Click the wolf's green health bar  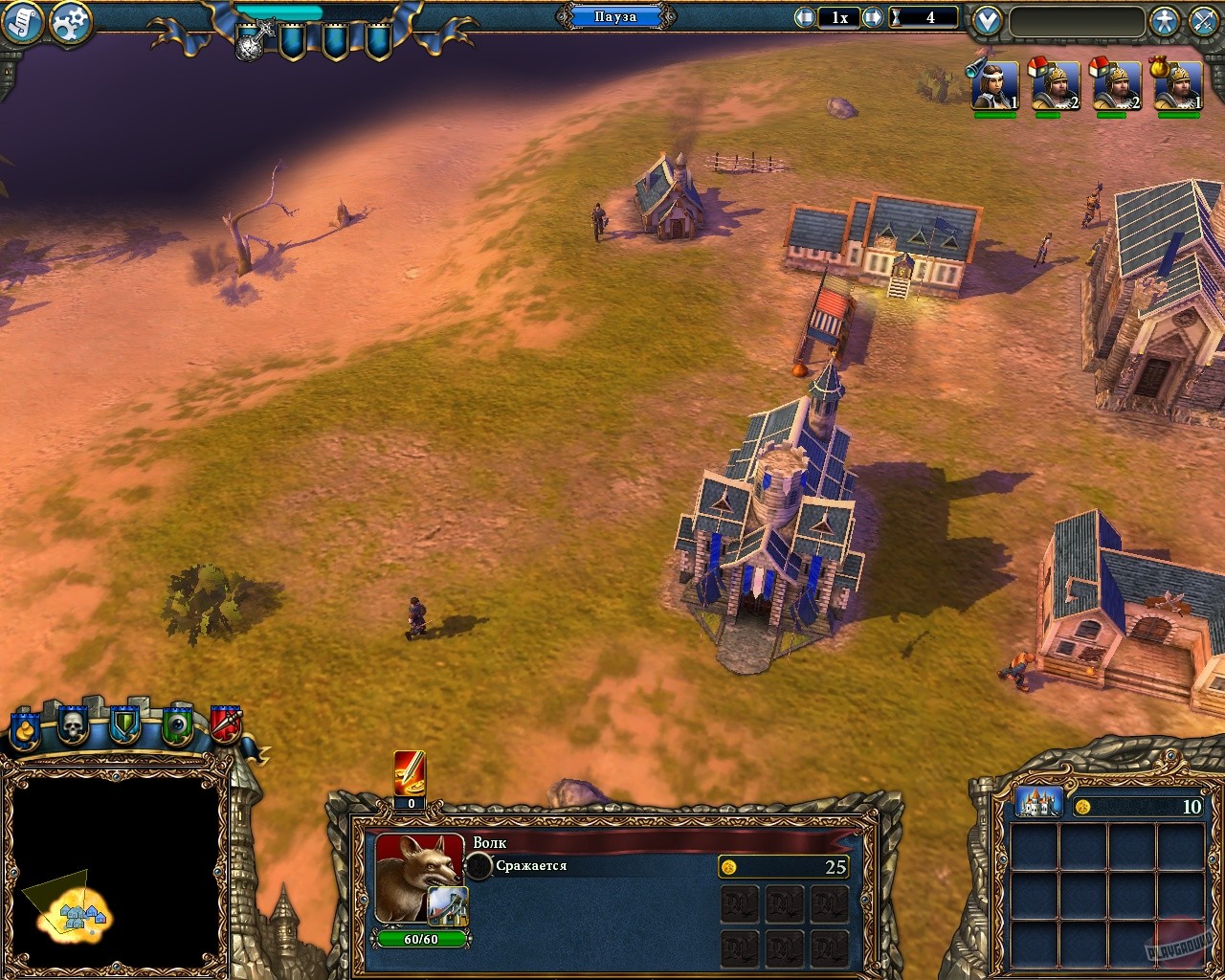[x=421, y=939]
